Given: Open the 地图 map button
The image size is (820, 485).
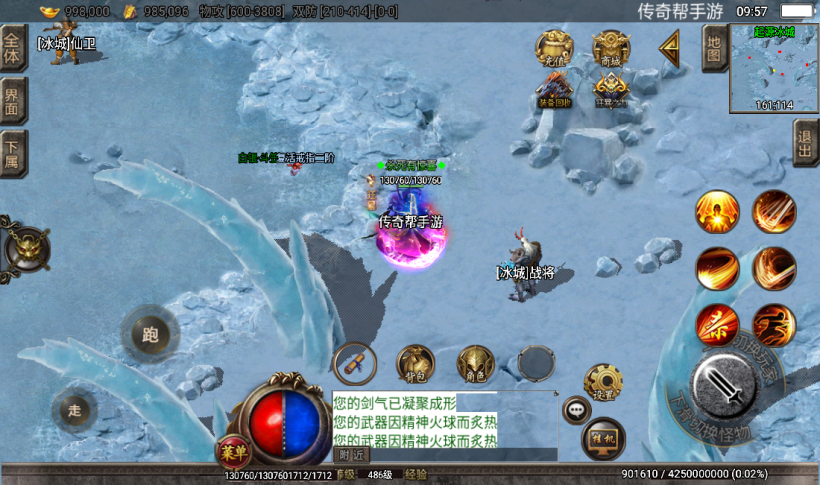Looking at the screenshot, I should click(713, 46).
